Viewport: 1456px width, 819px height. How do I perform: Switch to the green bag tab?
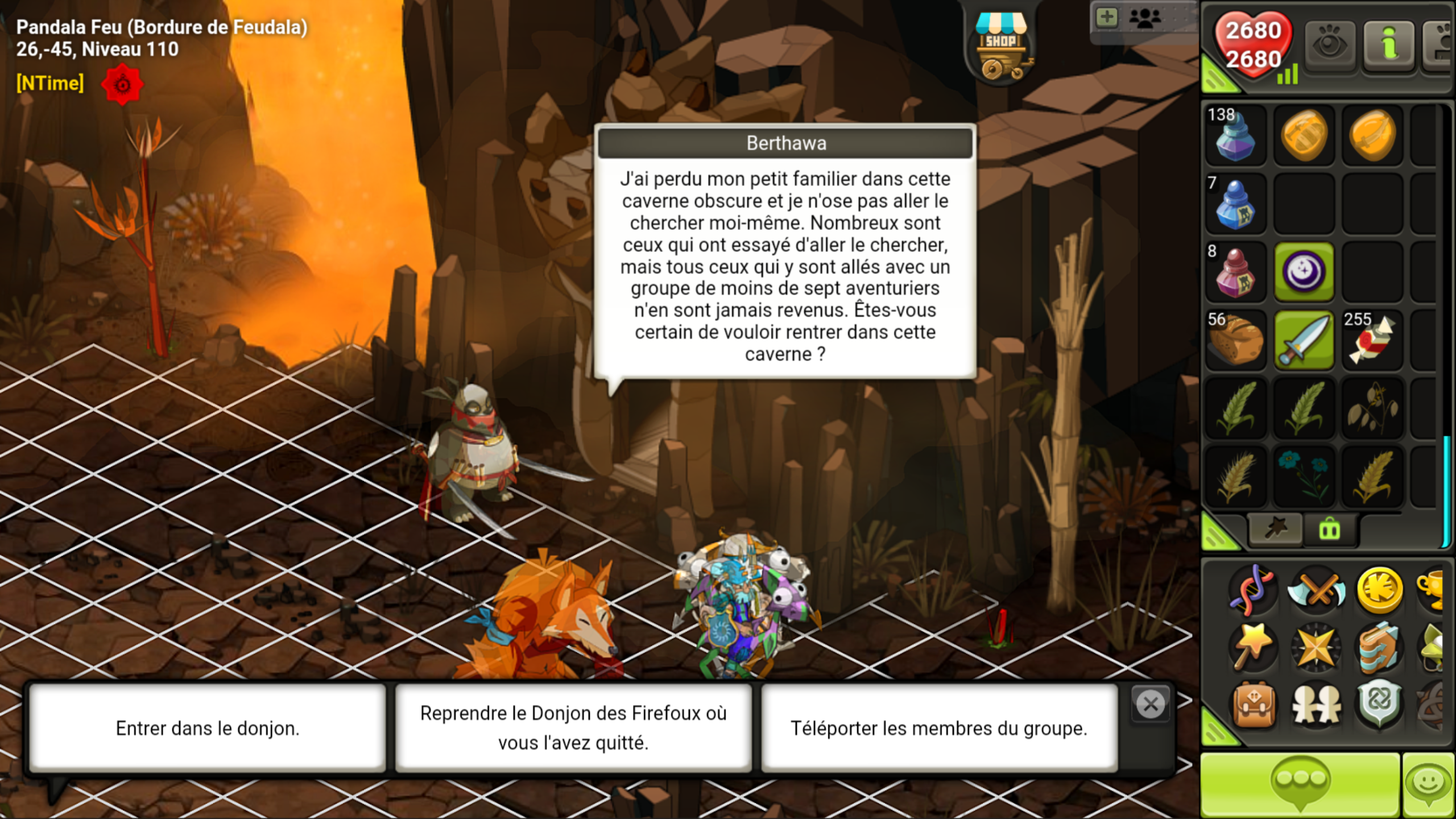(x=1329, y=530)
